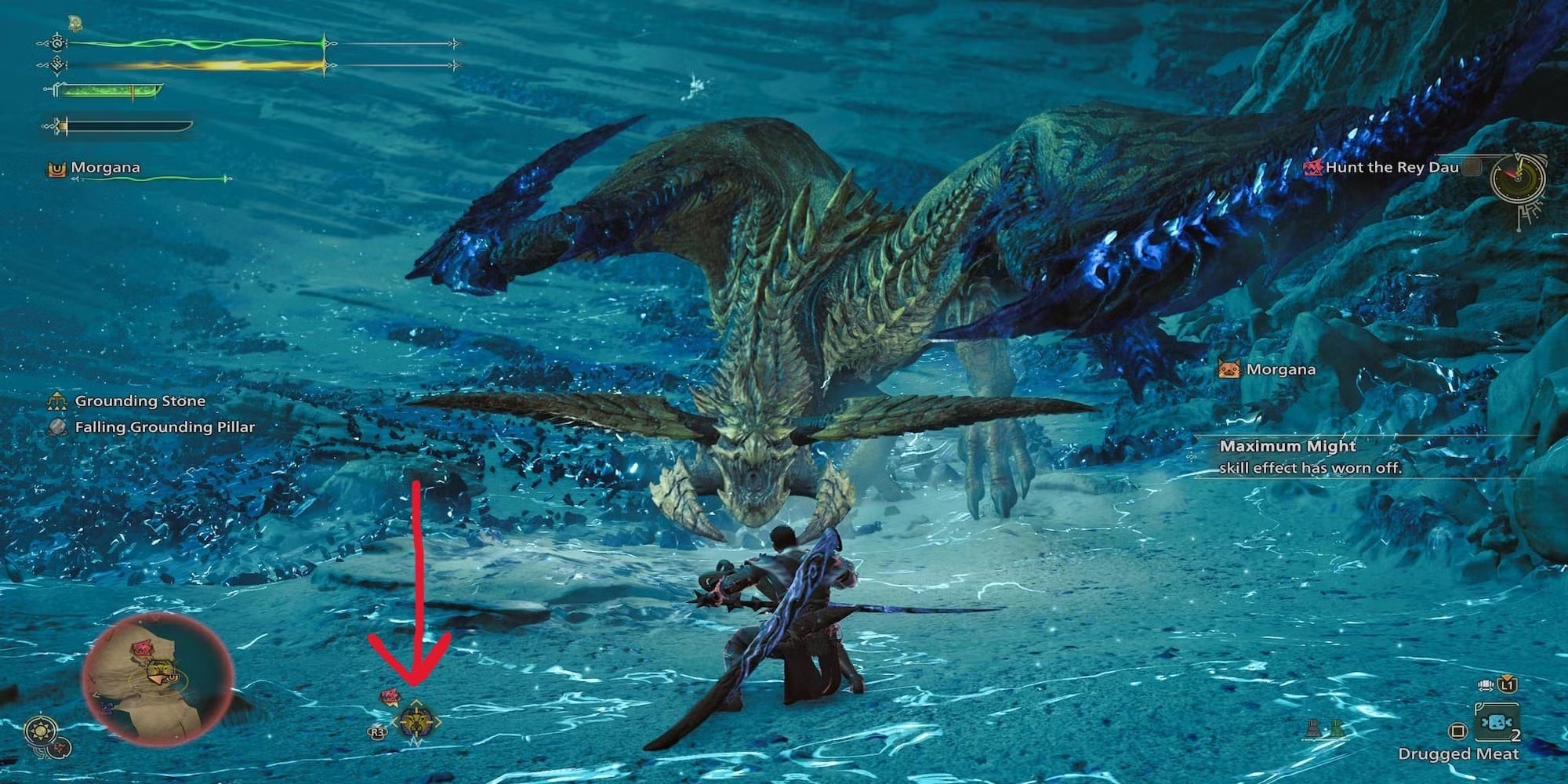Open the circular minimap
Screen dimensions: 1568x784
point(158,680)
